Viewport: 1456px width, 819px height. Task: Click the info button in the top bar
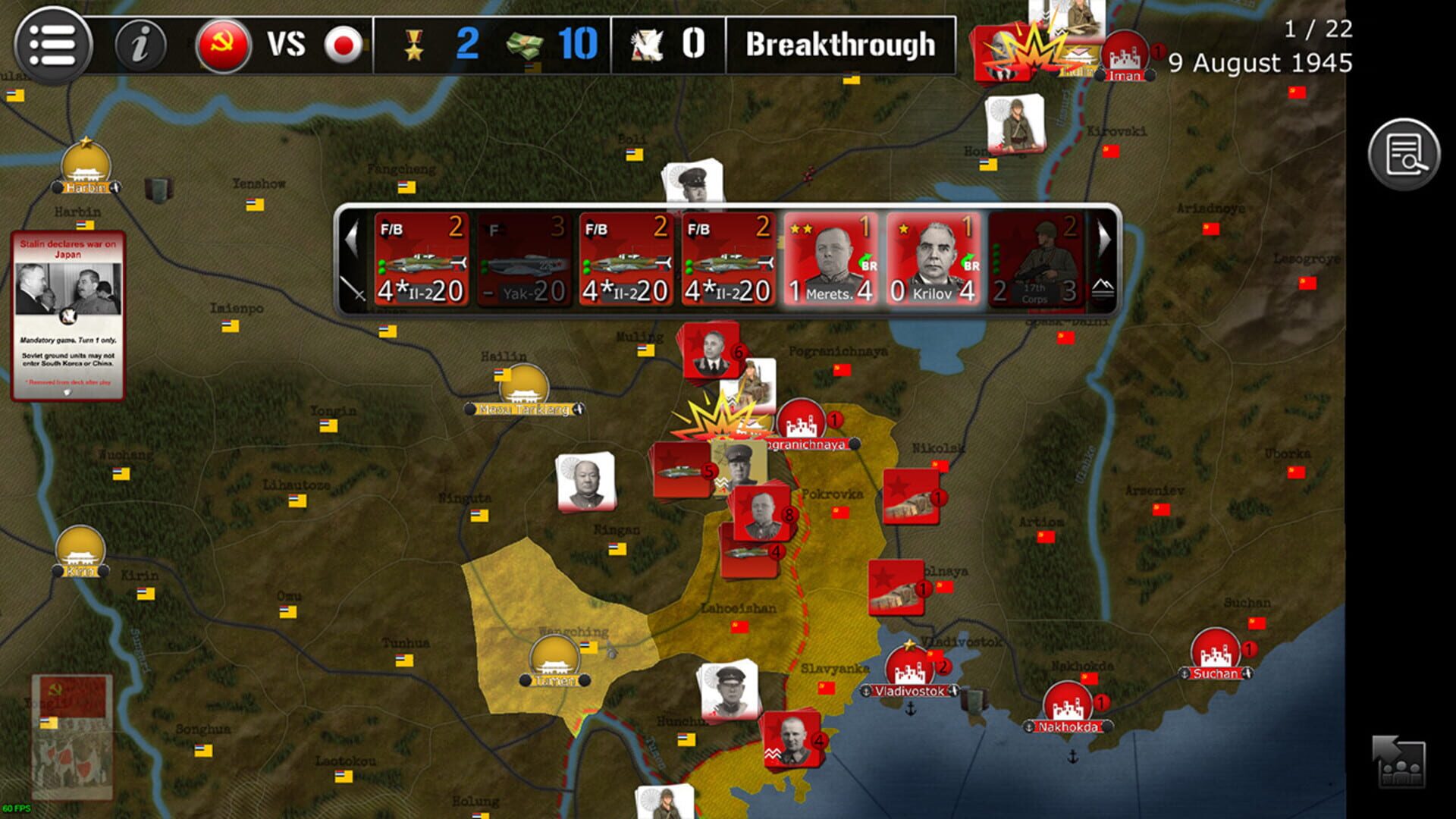click(x=140, y=45)
